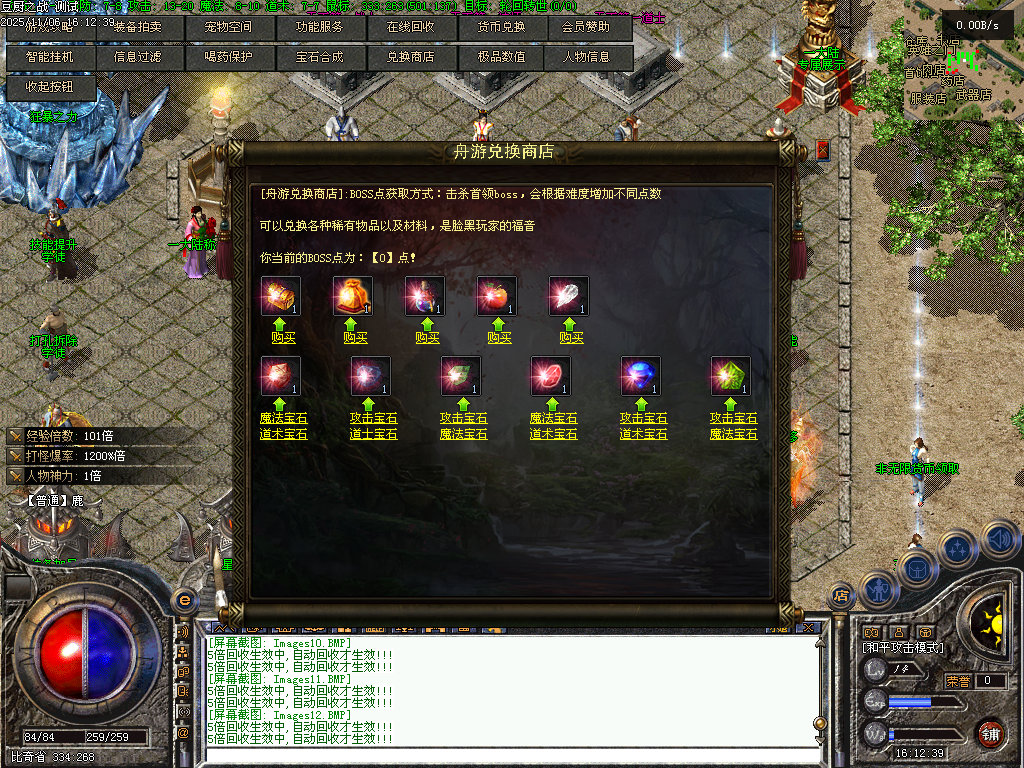Open the 在线回收 menu
Image resolution: width=1024 pixels, height=768 pixels.
[410, 28]
